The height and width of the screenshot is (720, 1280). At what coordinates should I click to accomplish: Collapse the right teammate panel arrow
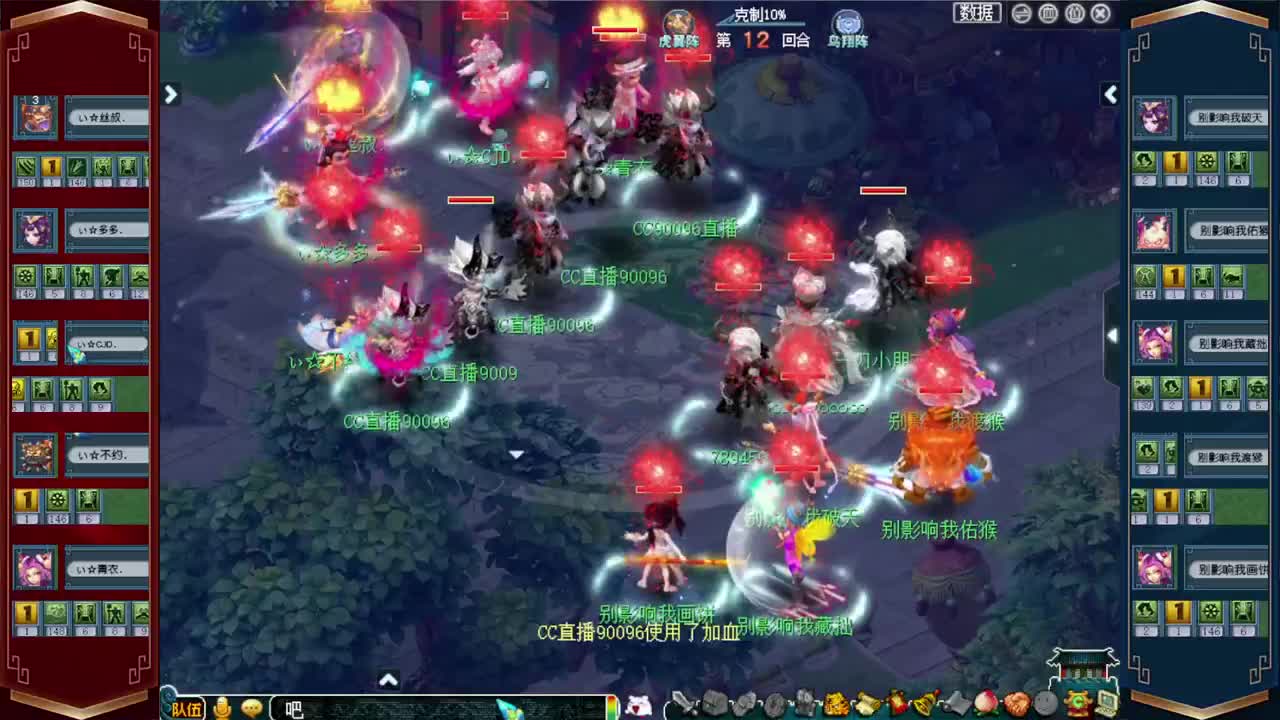(1111, 94)
